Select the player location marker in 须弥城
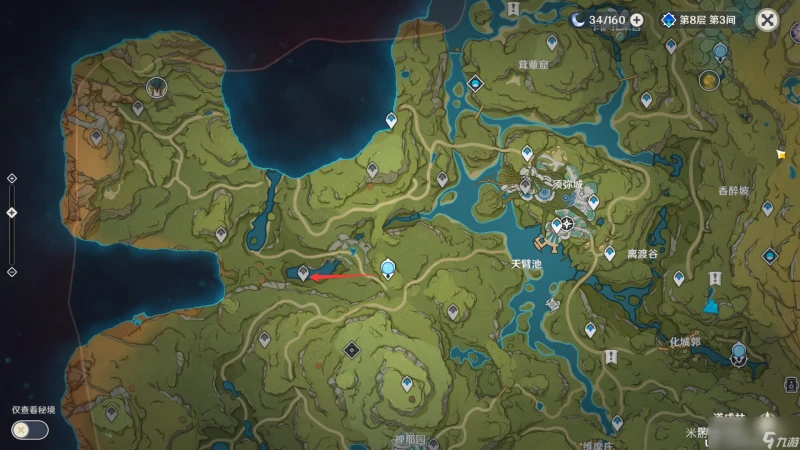800x450 pixels. 568,224
